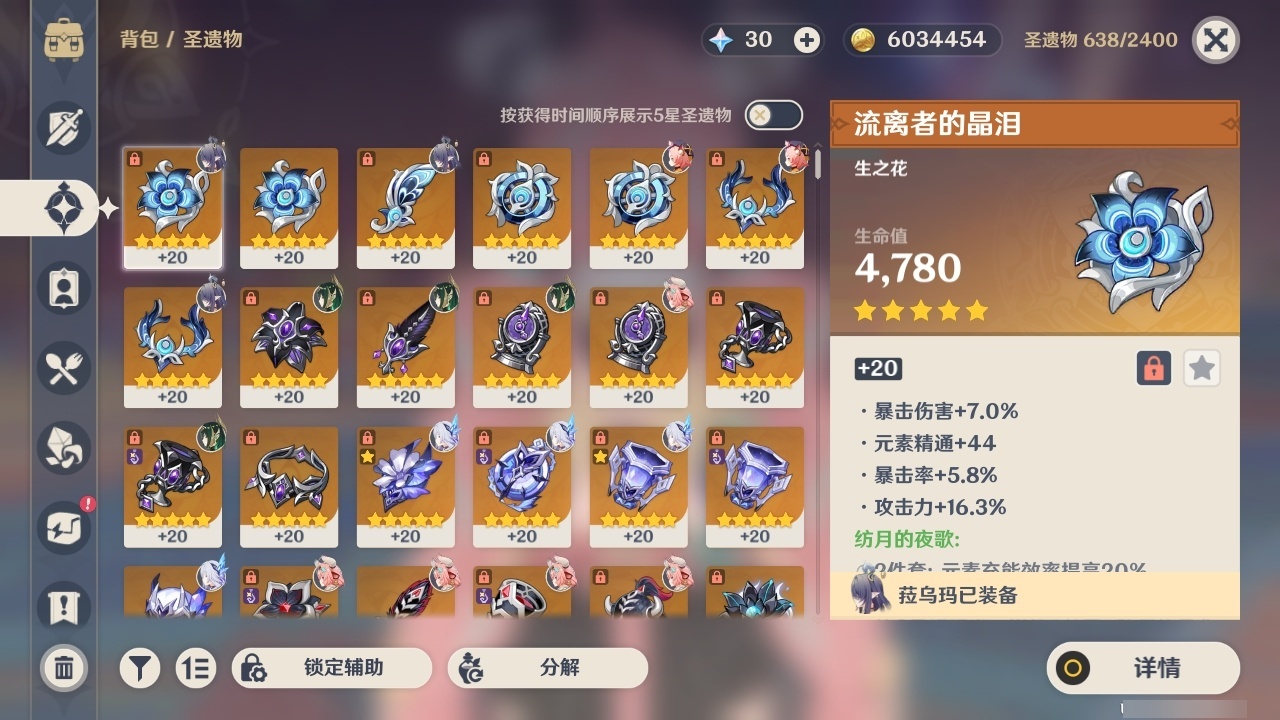Select the 流离者的晶泪 flower artifact thumbnail
This screenshot has height=720, width=1280.
click(x=172, y=207)
